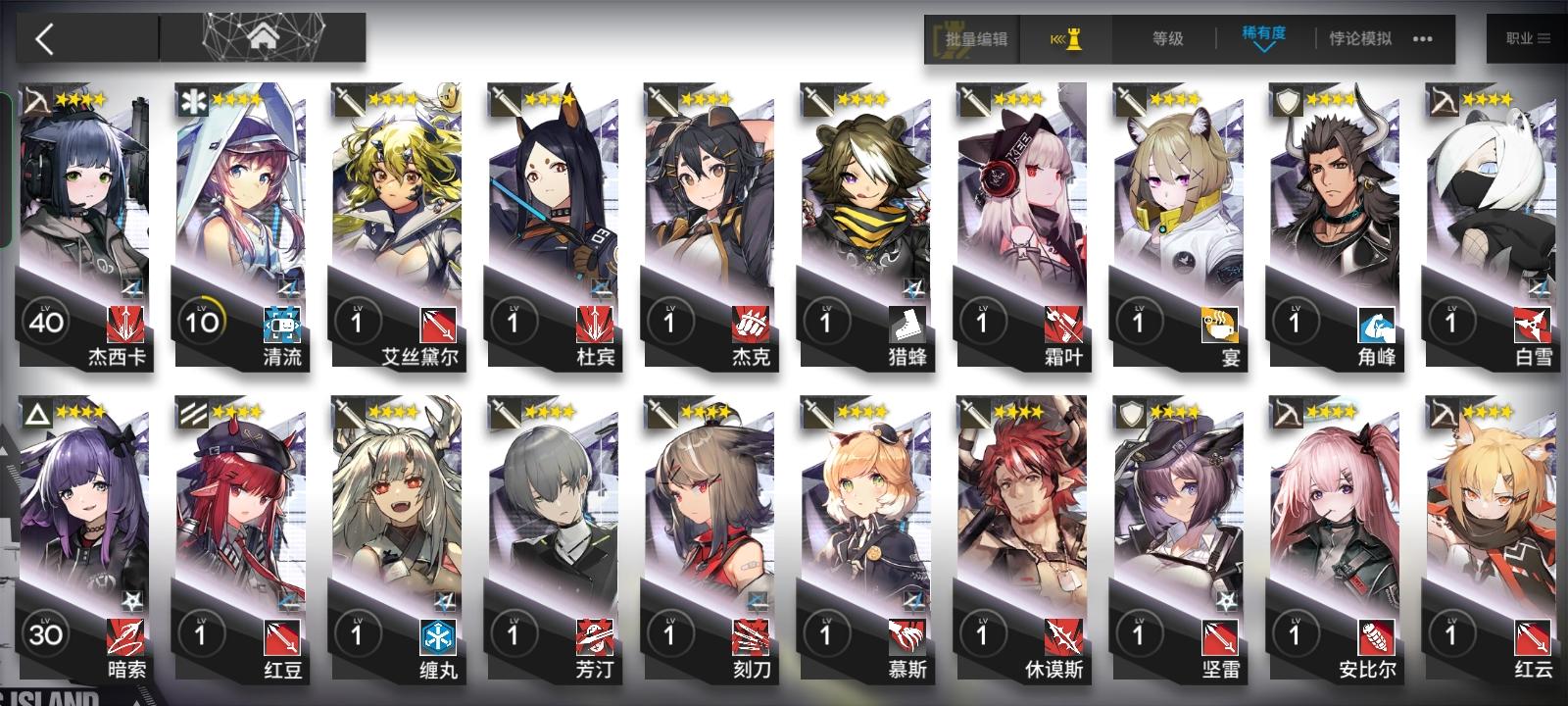Open the 悖论模拟 tab

tap(1360, 39)
